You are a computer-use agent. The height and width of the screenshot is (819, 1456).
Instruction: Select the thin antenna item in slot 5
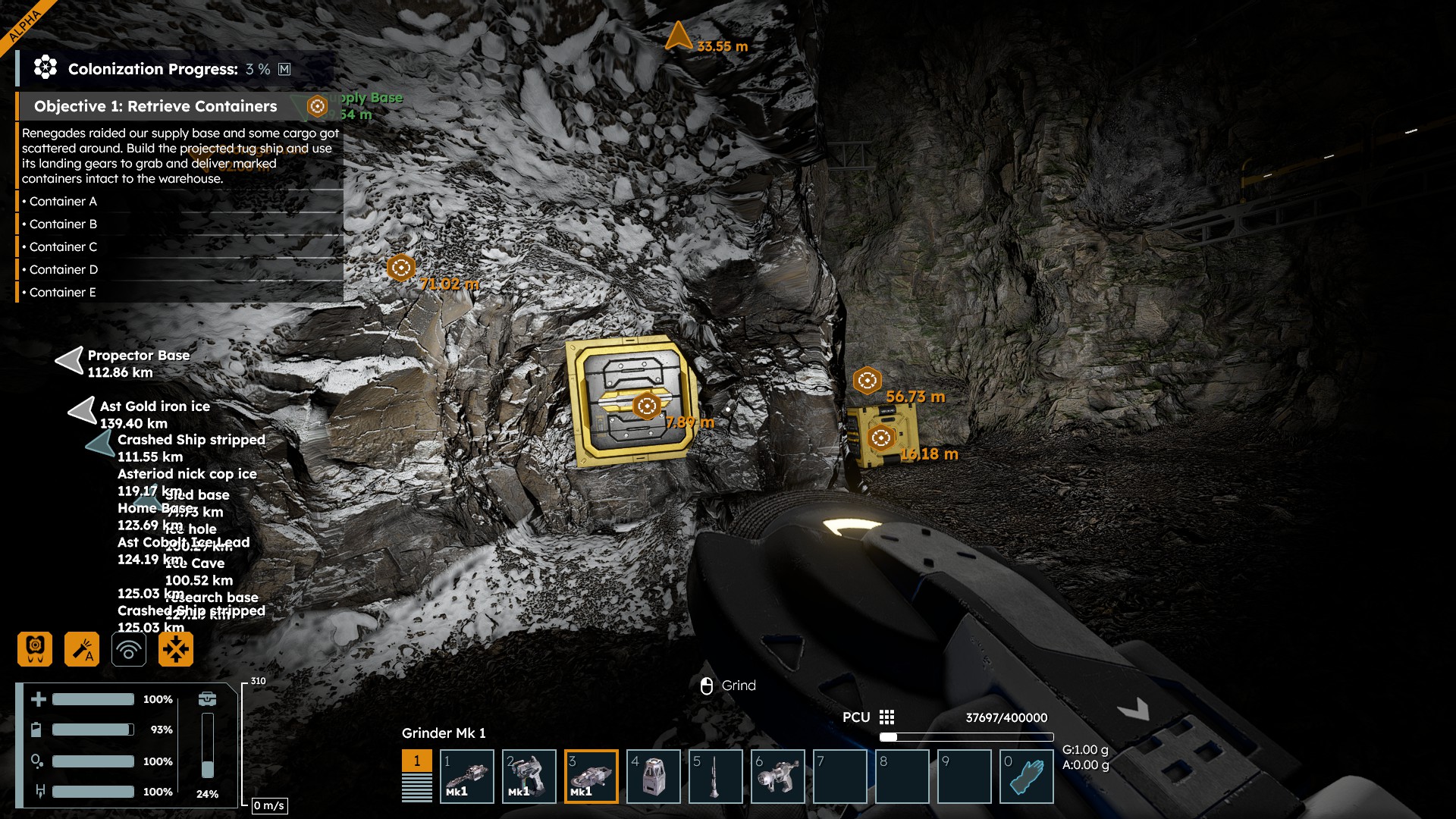tap(716, 777)
